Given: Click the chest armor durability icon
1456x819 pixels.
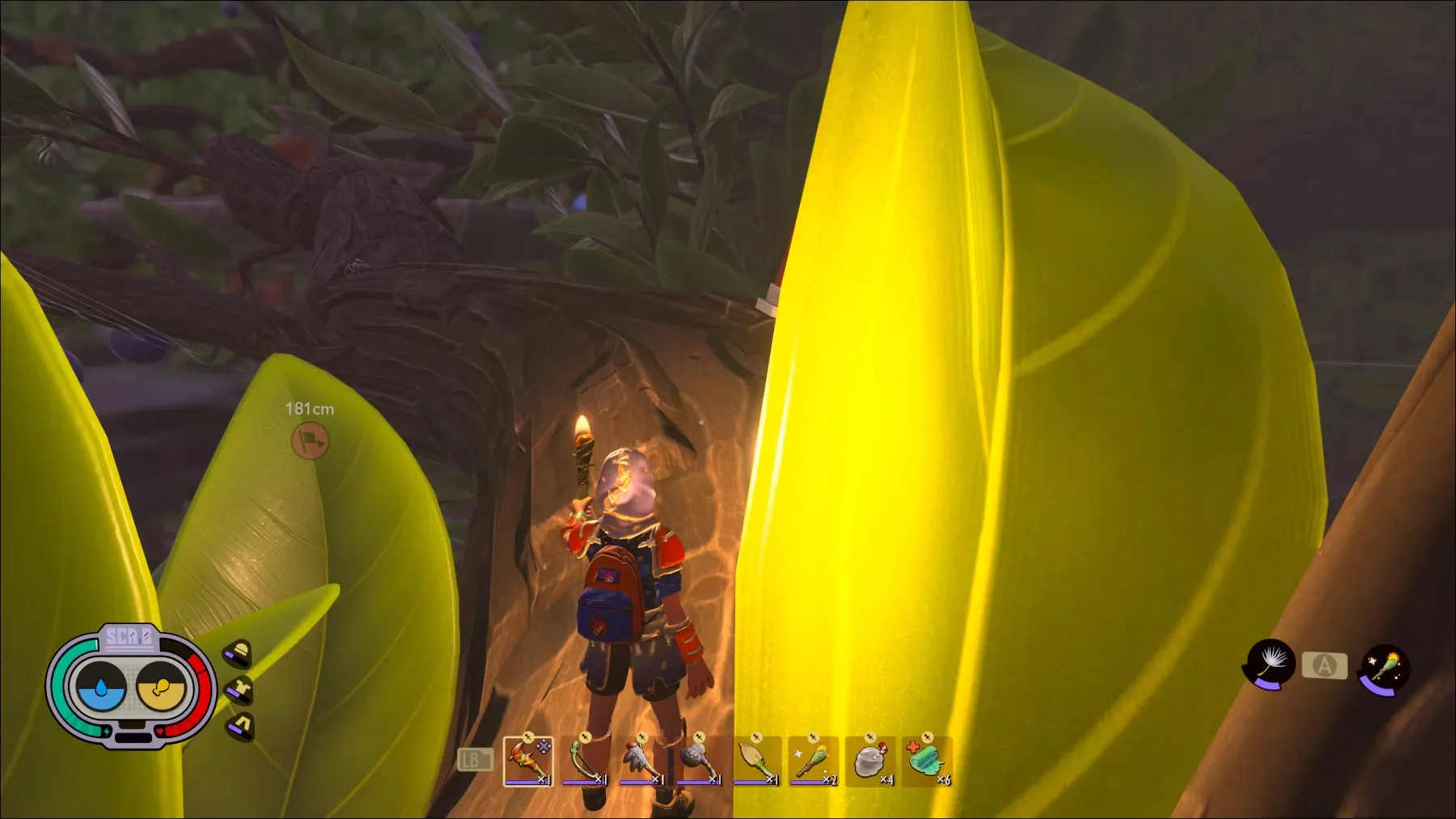Looking at the screenshot, I should click(x=240, y=689).
